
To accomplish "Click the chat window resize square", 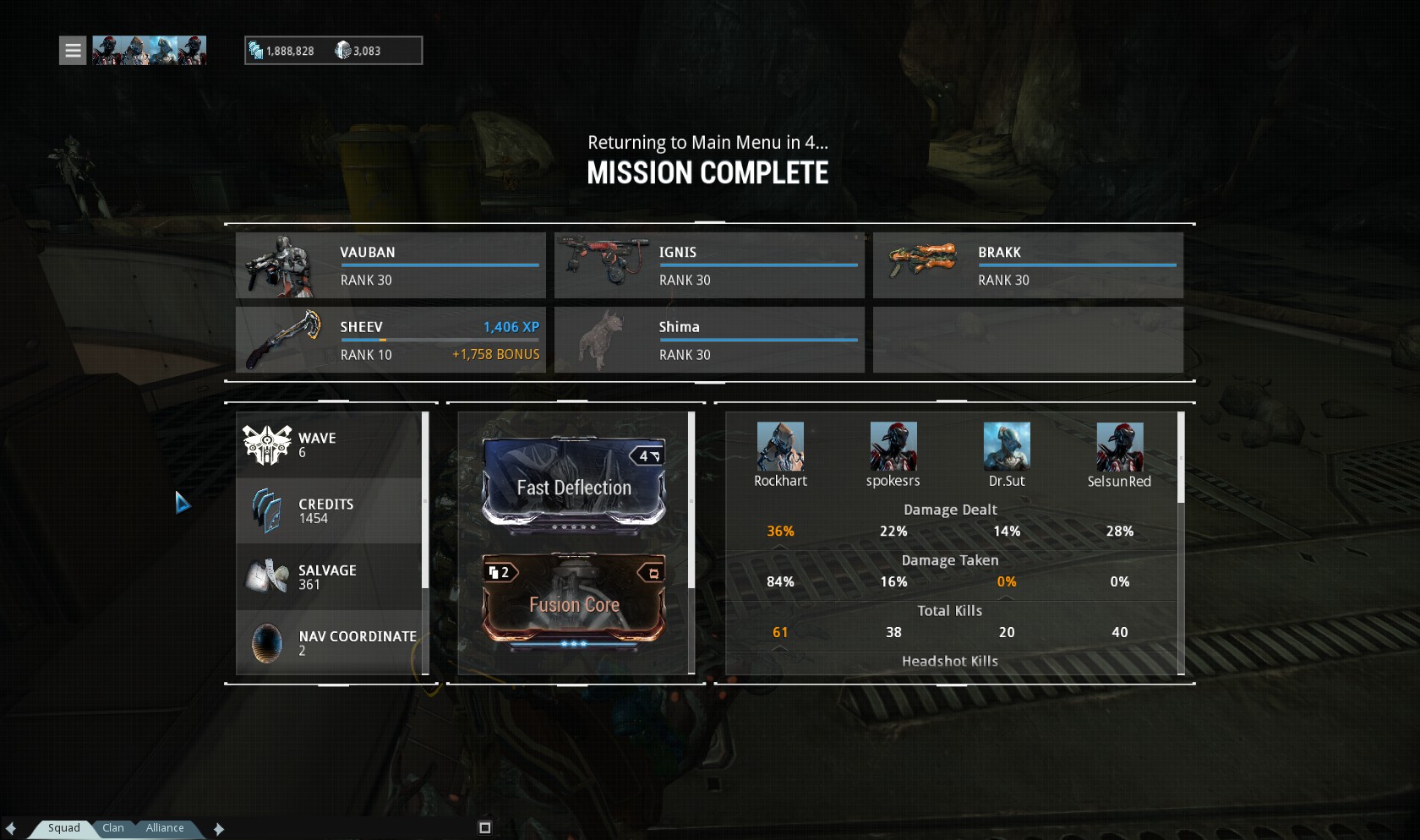I will (485, 828).
